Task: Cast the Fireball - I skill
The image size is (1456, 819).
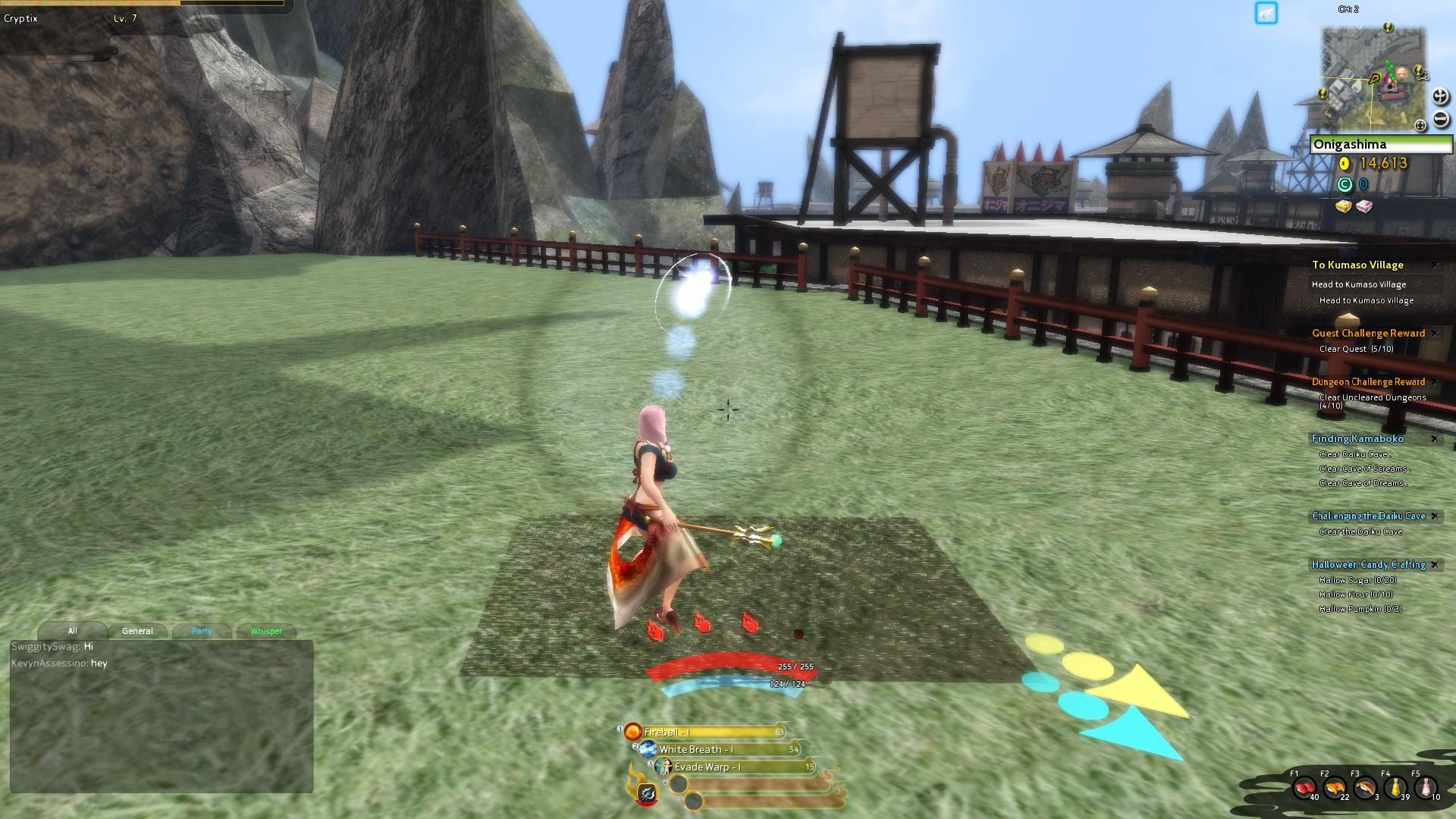Action: coord(633,731)
